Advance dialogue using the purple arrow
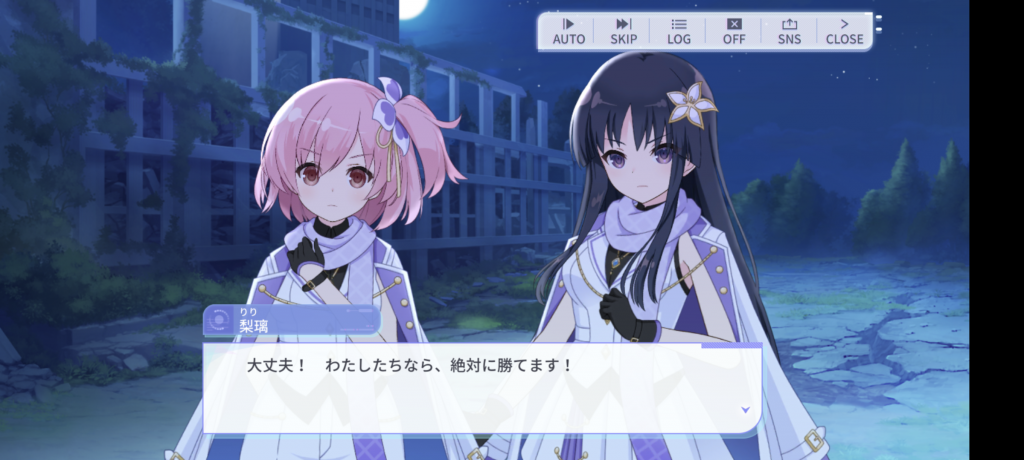 point(745,409)
